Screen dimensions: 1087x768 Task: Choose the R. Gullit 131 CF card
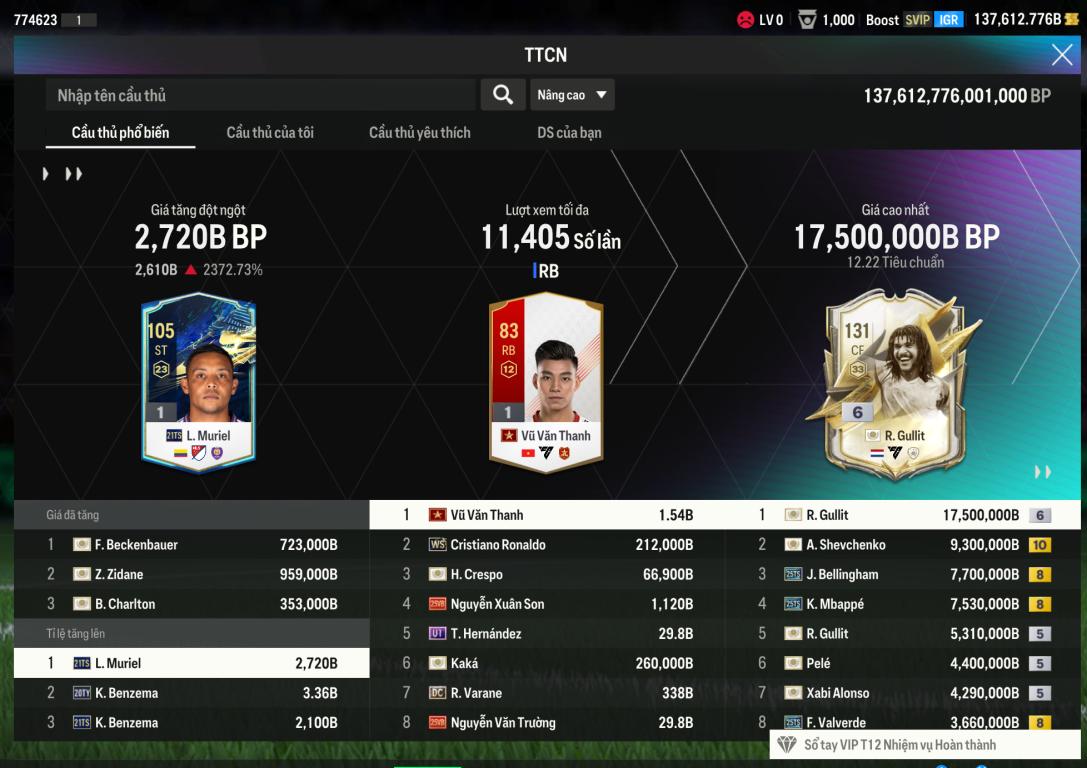point(895,382)
